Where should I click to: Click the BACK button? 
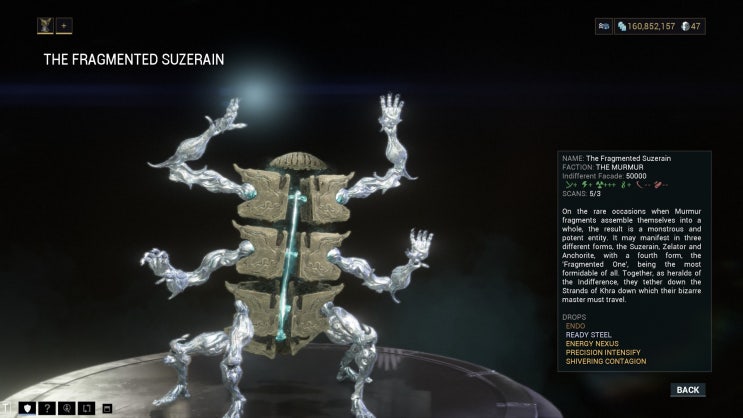687,390
